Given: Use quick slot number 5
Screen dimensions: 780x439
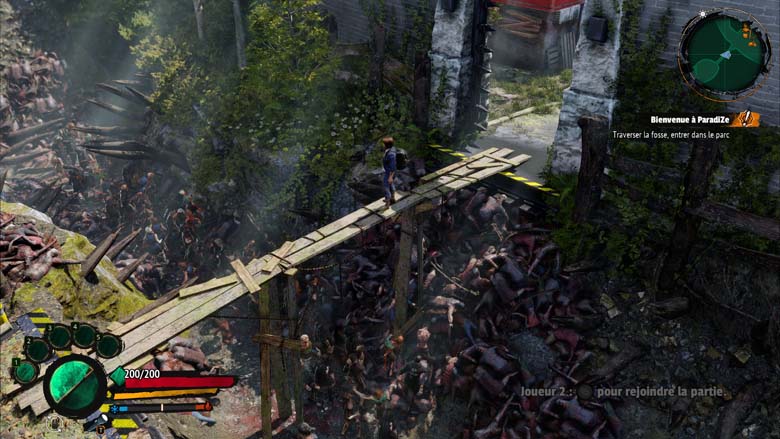Looking at the screenshot, I should pos(108,346).
